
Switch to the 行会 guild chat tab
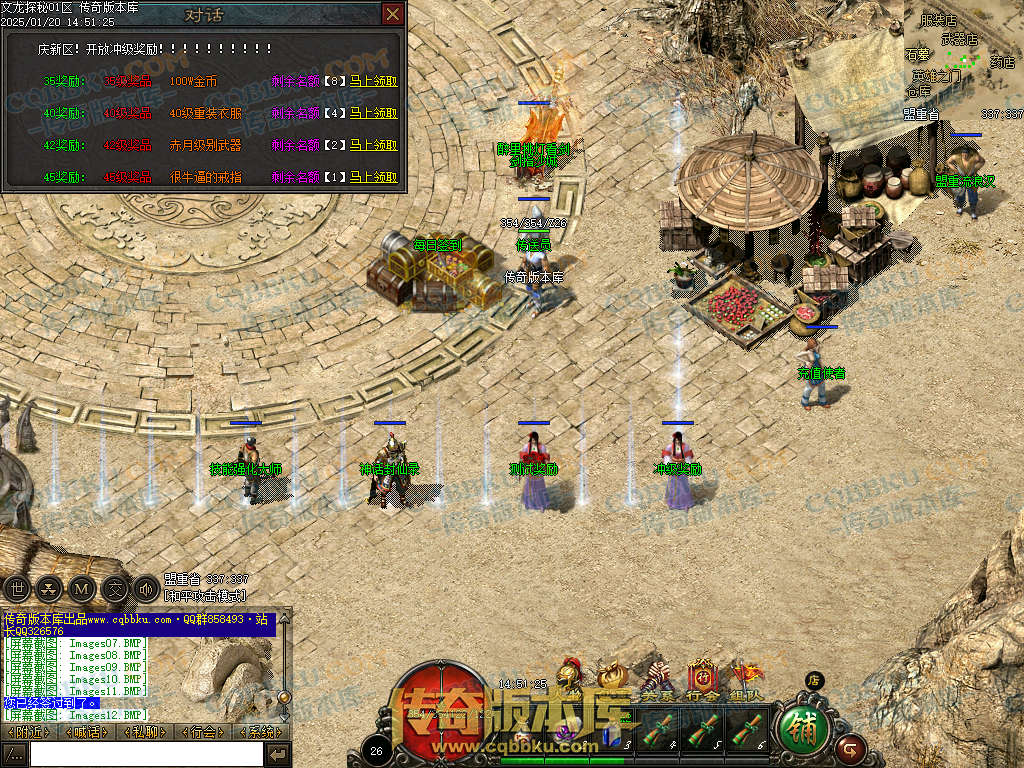point(204,732)
